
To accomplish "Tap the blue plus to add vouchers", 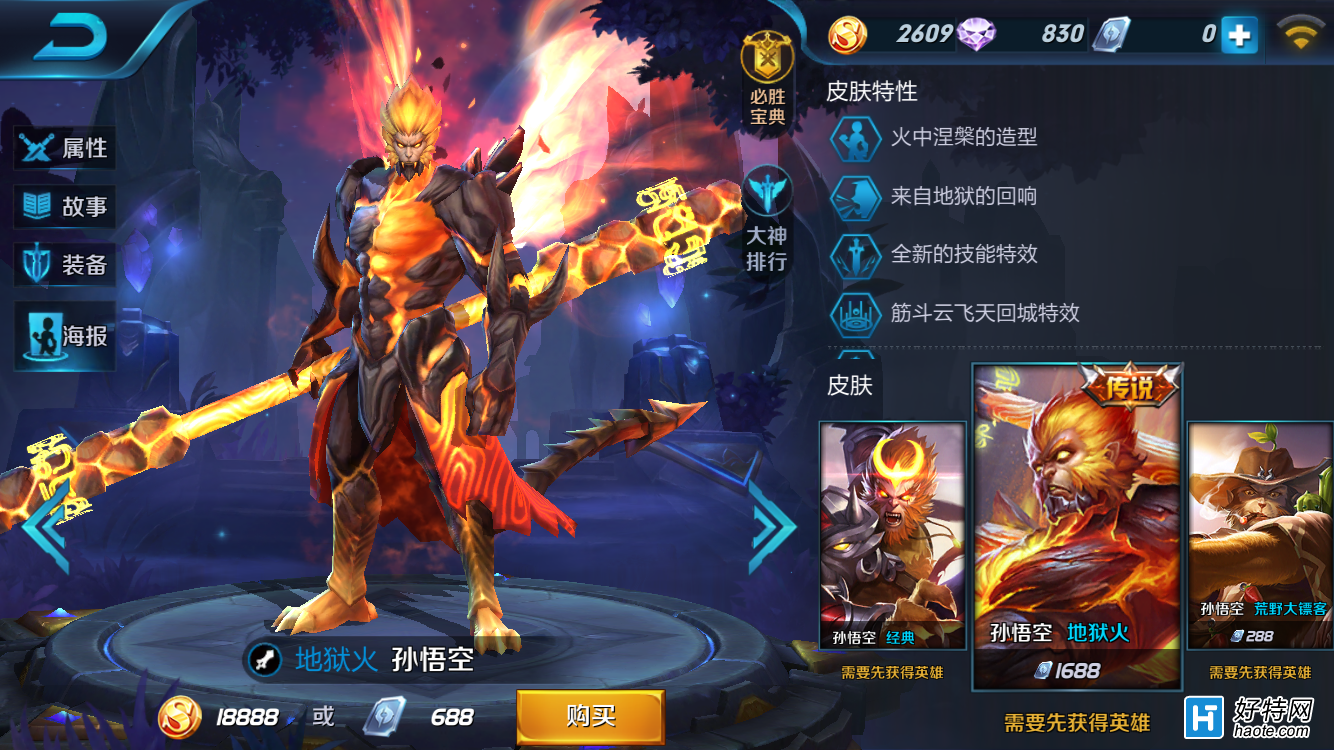I will click(1239, 35).
